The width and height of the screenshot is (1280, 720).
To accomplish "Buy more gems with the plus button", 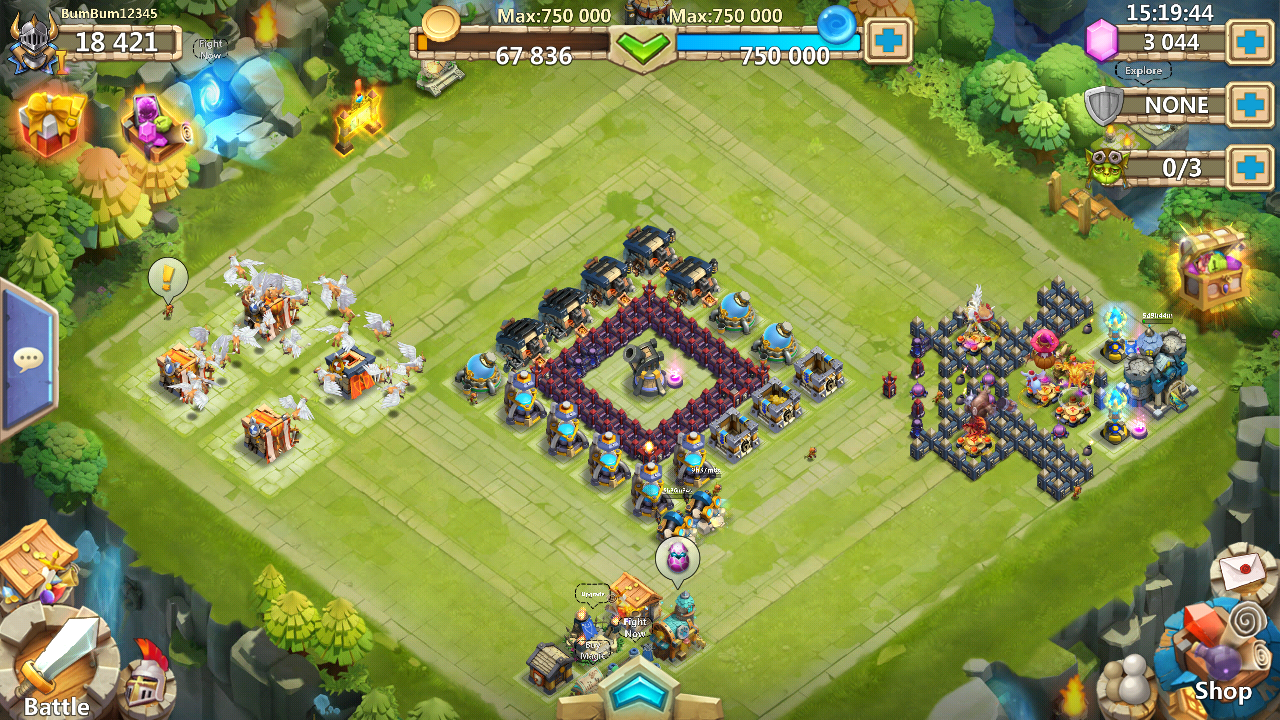I will pos(1250,42).
